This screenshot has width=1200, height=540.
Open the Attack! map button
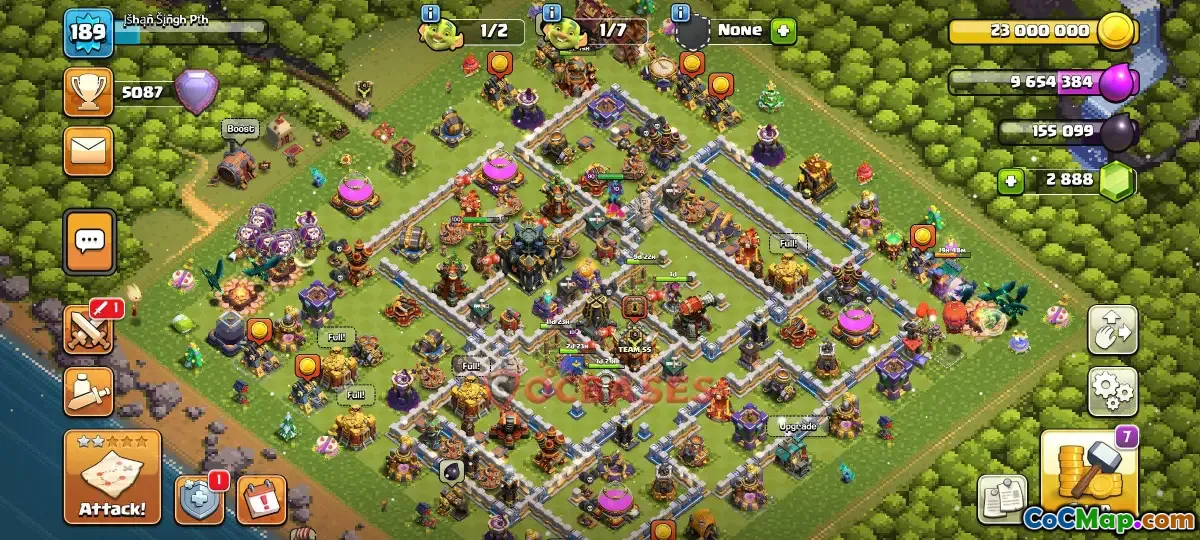112,477
